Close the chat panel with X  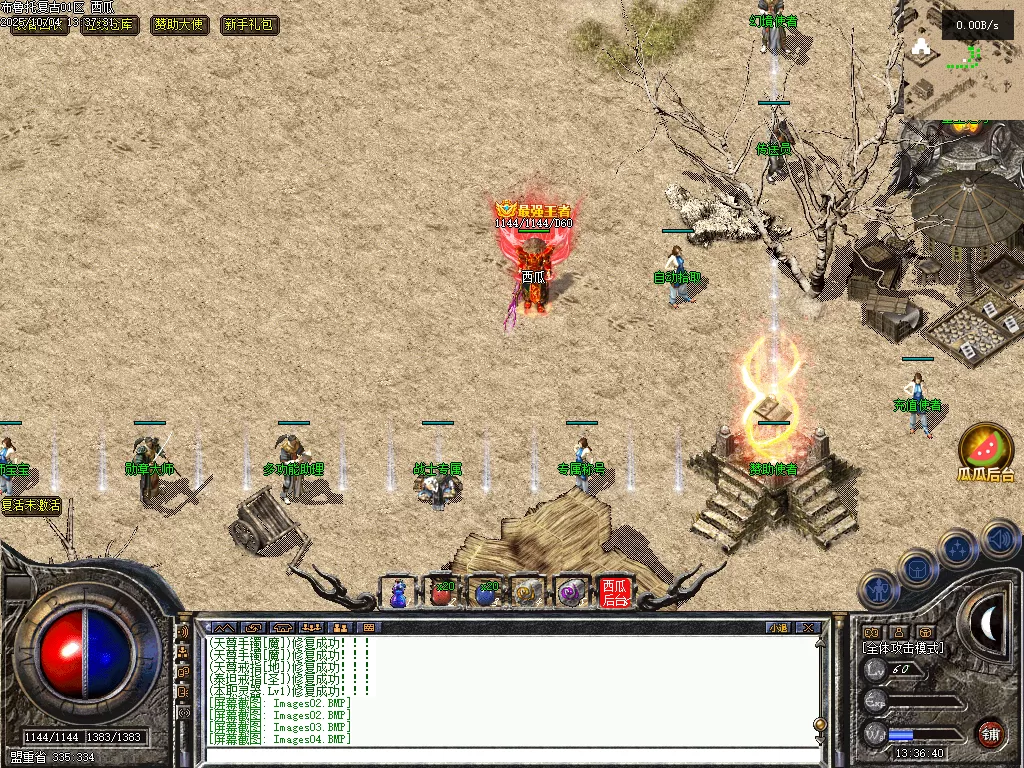click(x=808, y=627)
